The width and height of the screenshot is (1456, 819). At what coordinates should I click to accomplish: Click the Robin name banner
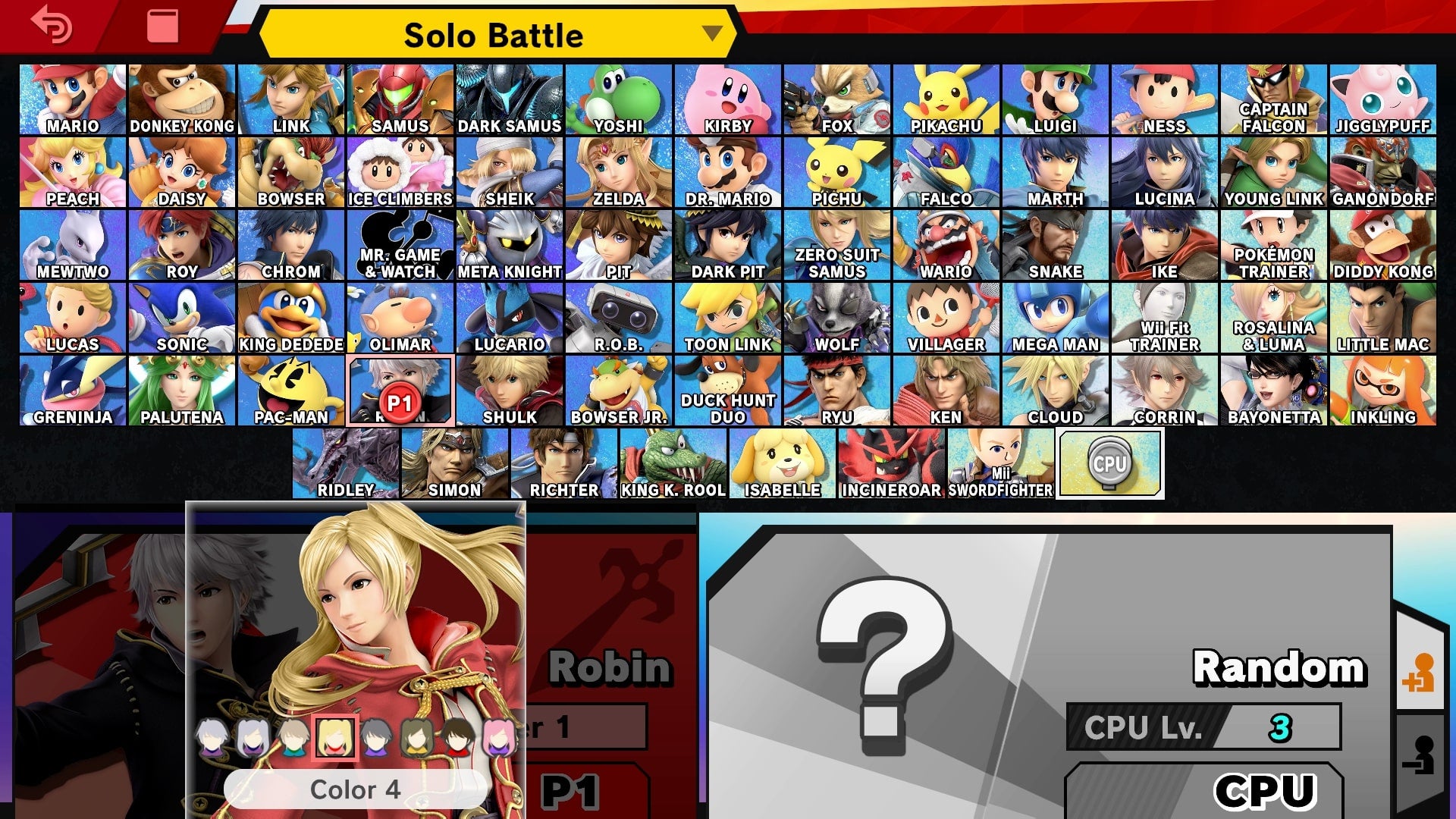pos(610,667)
